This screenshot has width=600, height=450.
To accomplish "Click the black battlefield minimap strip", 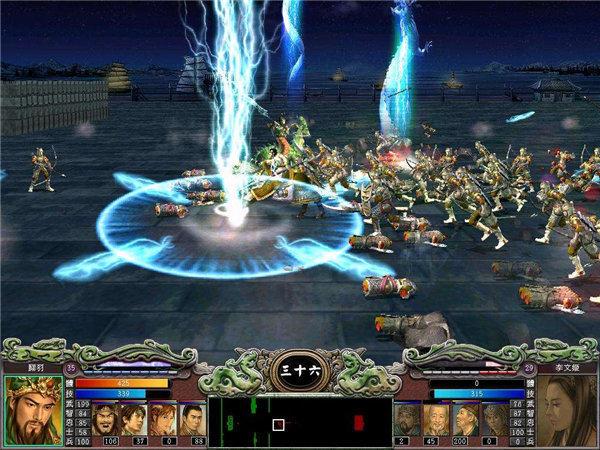I will point(300,420).
